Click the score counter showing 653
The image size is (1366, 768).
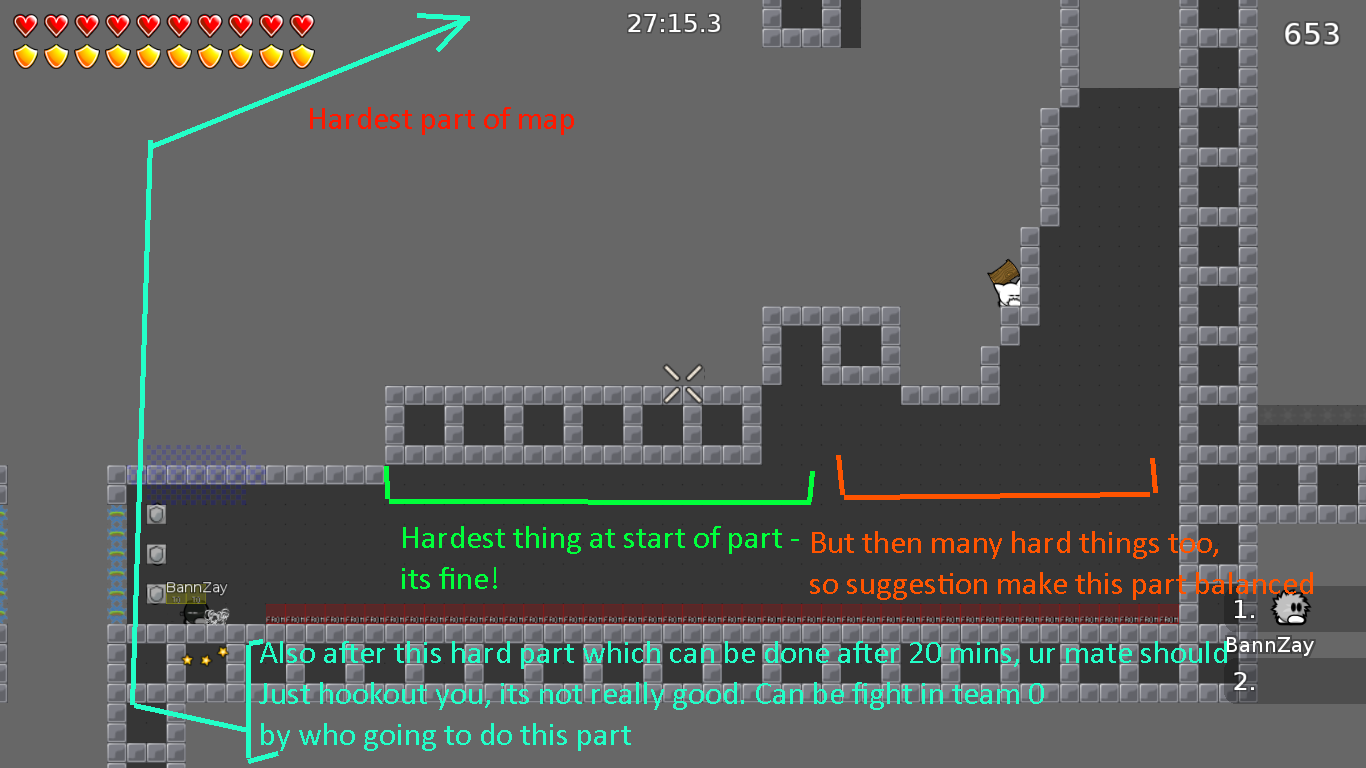(1311, 33)
